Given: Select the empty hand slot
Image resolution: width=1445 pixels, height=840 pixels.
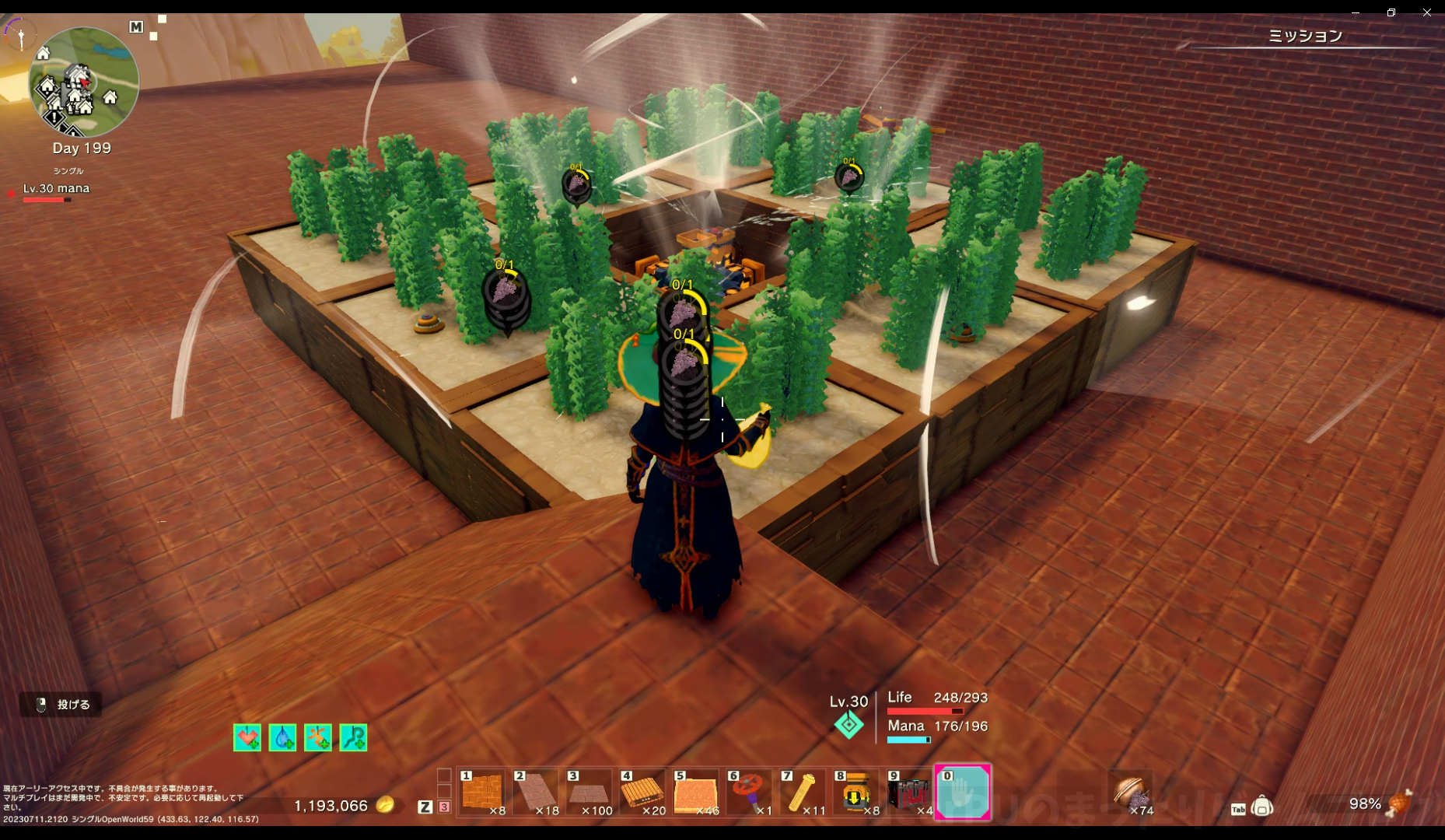Looking at the screenshot, I should pyautogui.click(x=963, y=793).
